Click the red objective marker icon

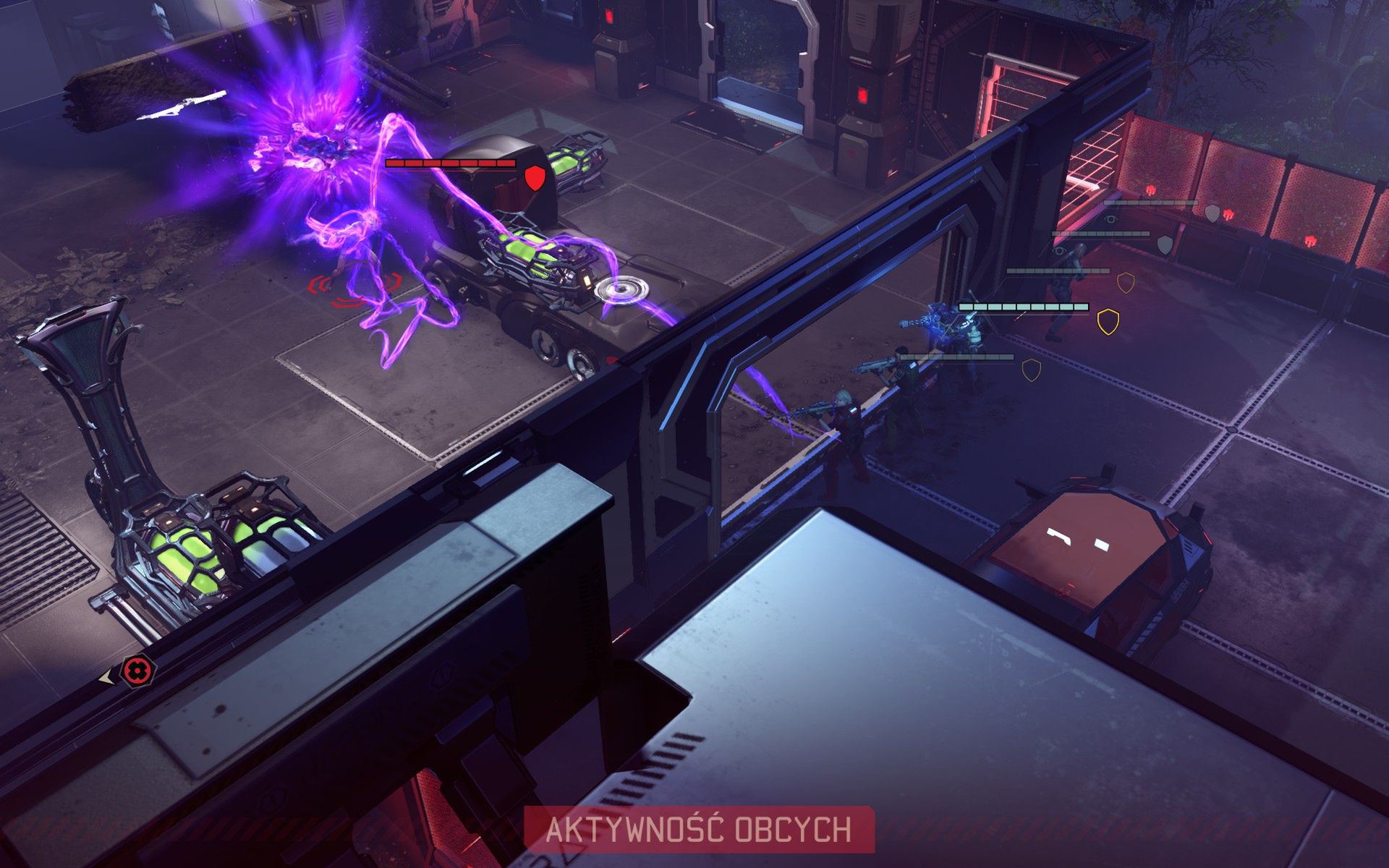(137, 669)
